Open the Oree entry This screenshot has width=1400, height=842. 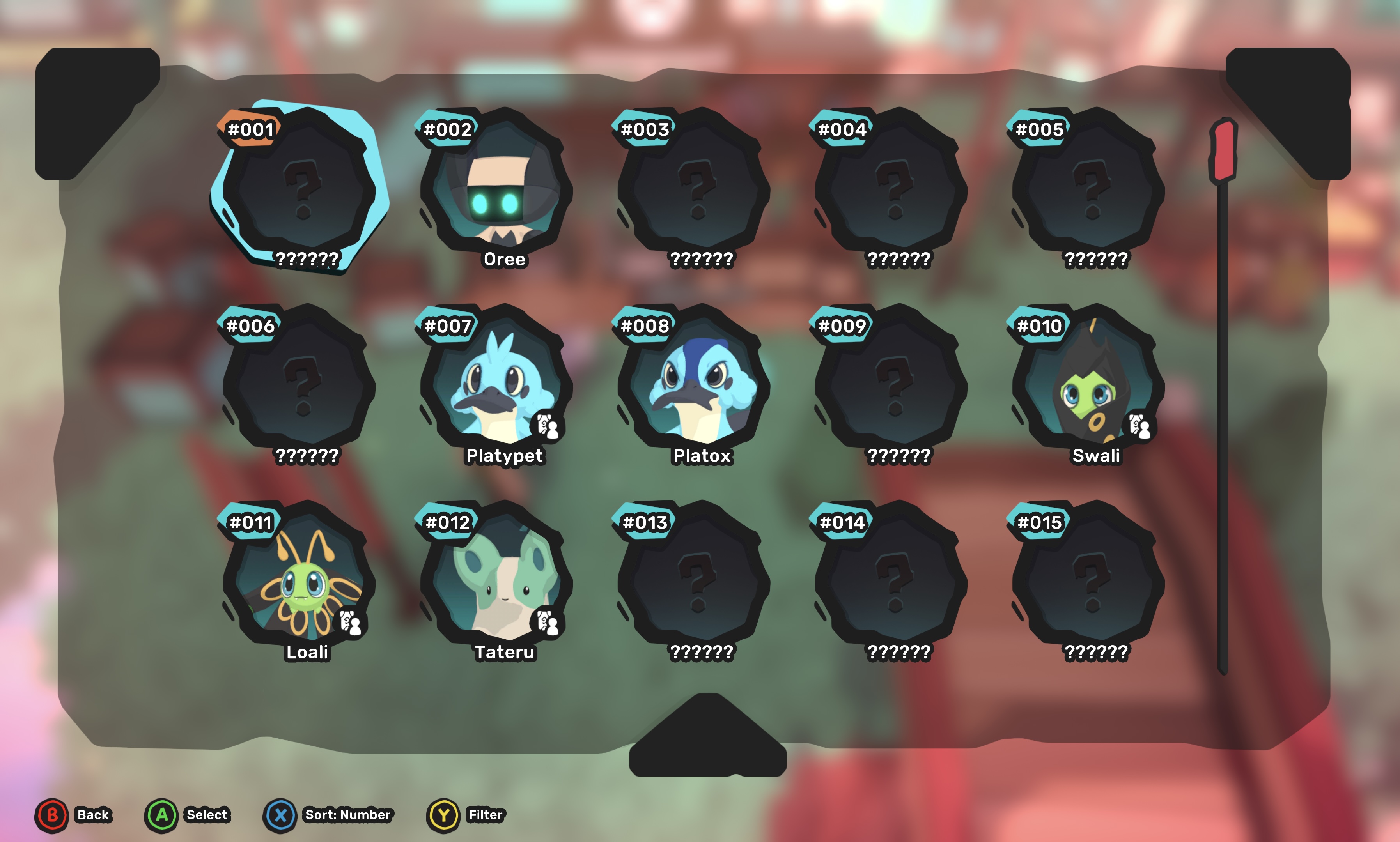point(497,187)
